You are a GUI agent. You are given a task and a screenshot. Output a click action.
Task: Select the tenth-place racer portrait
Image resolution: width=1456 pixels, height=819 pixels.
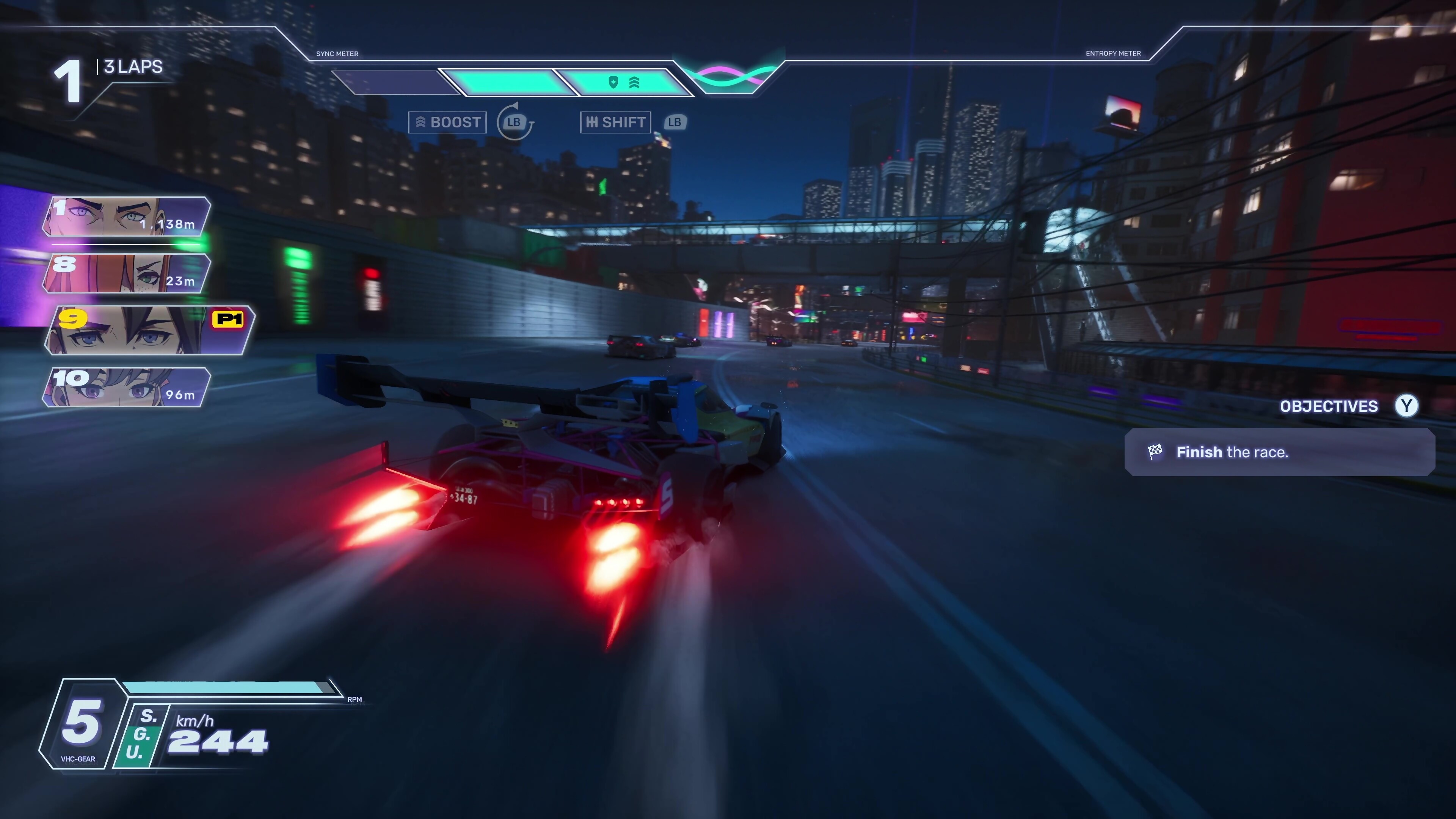(x=127, y=387)
